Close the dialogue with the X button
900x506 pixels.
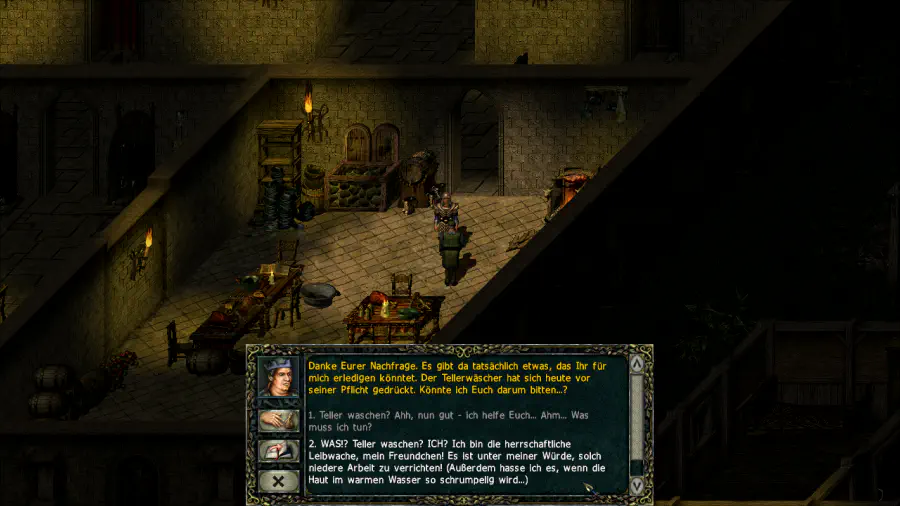tap(278, 481)
